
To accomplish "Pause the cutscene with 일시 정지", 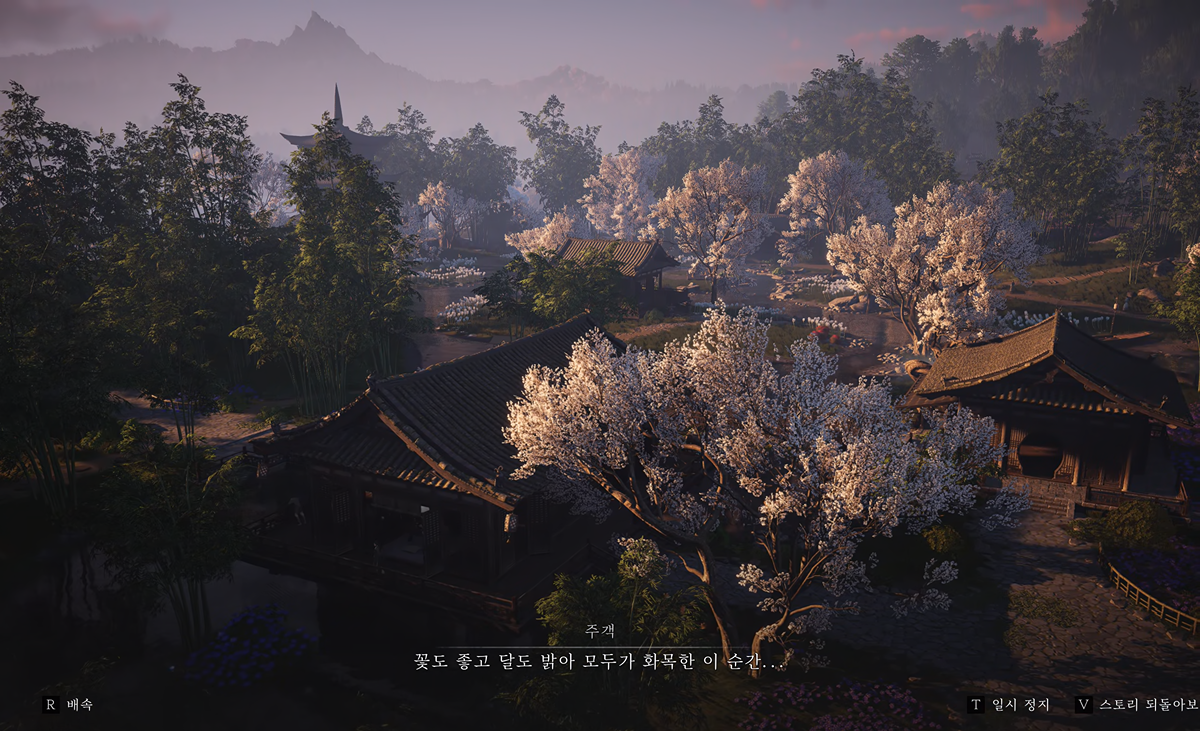I will [x=1009, y=704].
